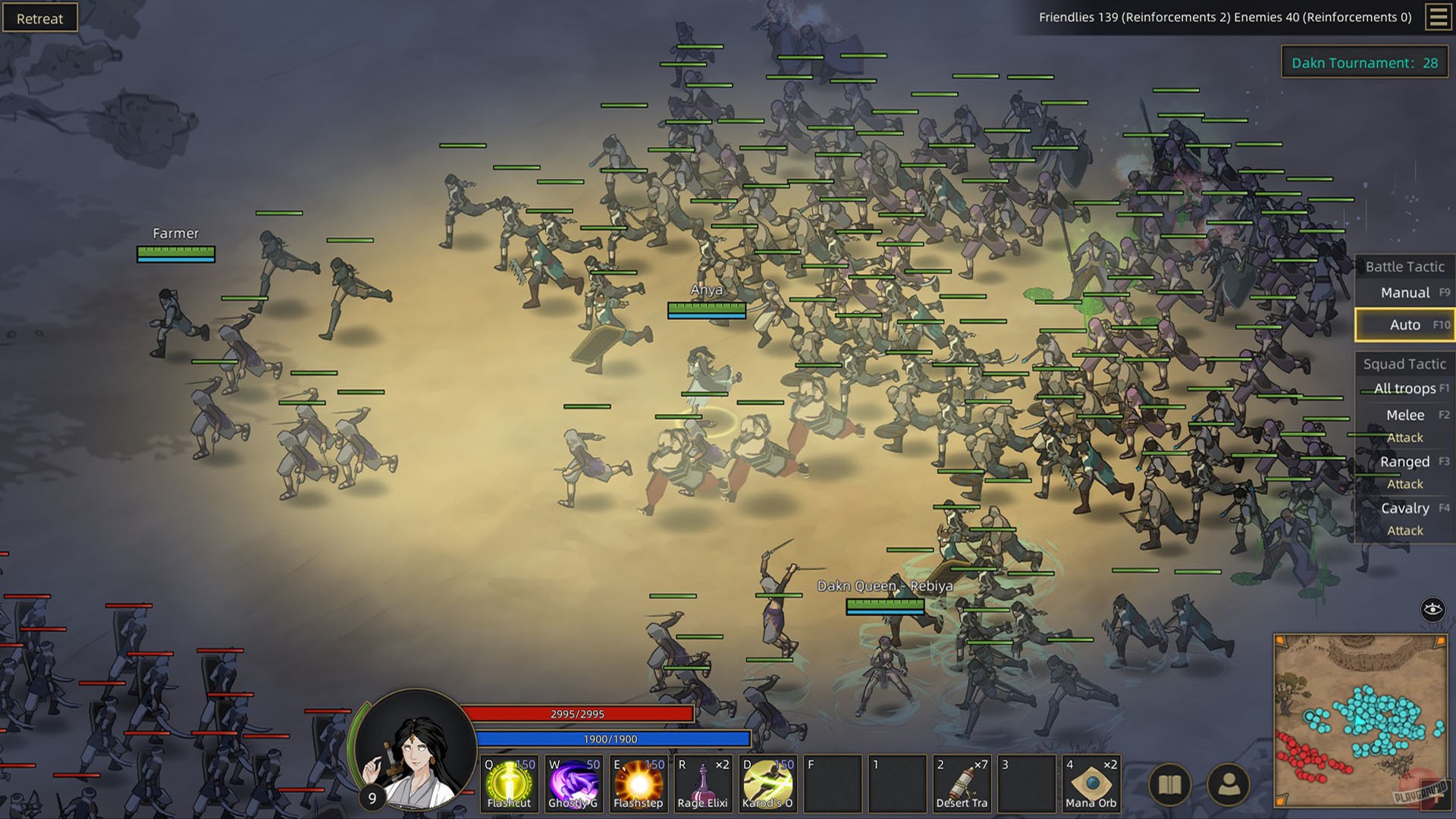
Task: Toggle the eye visibility icon above minimap
Action: click(1433, 608)
